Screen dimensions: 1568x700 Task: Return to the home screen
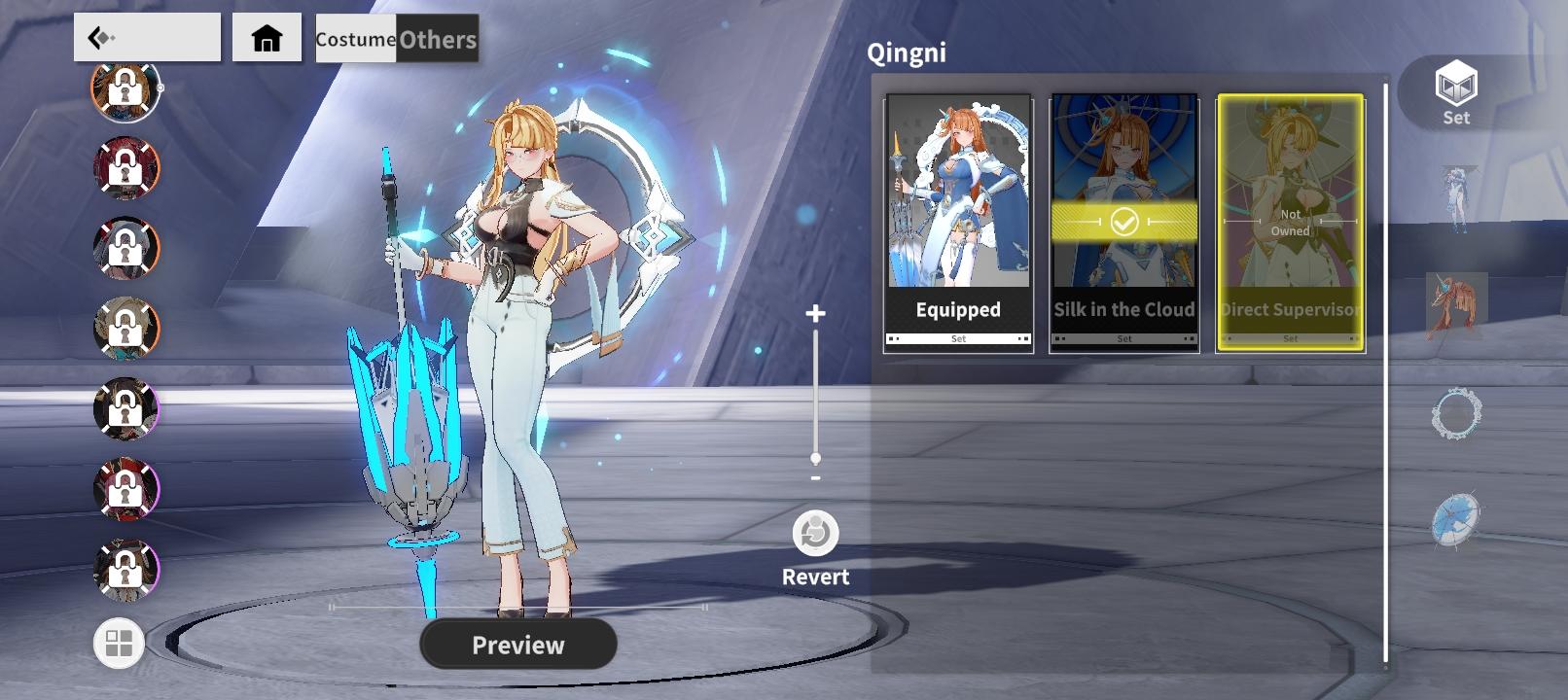tap(267, 38)
